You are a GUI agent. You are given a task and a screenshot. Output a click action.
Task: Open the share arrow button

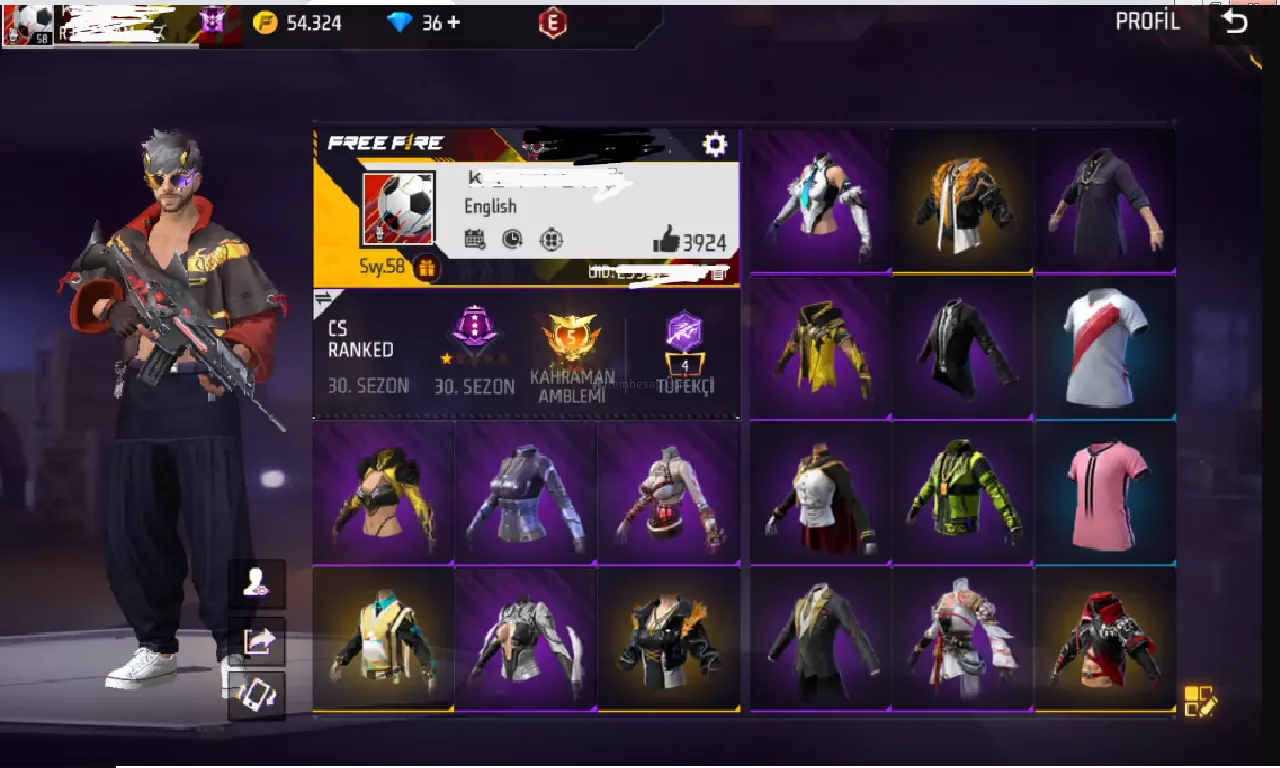click(258, 641)
